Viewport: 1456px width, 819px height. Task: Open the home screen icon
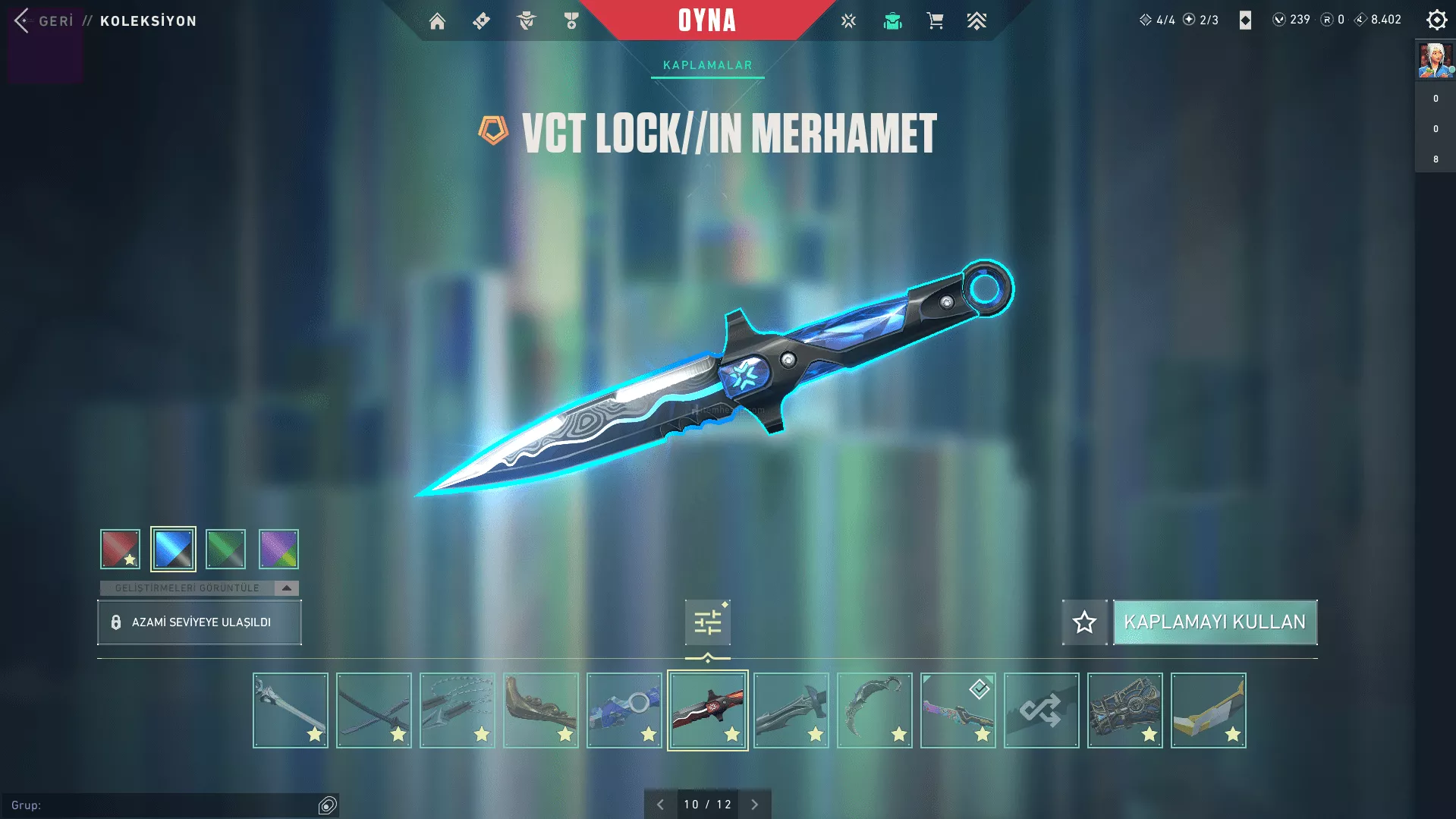(437, 21)
